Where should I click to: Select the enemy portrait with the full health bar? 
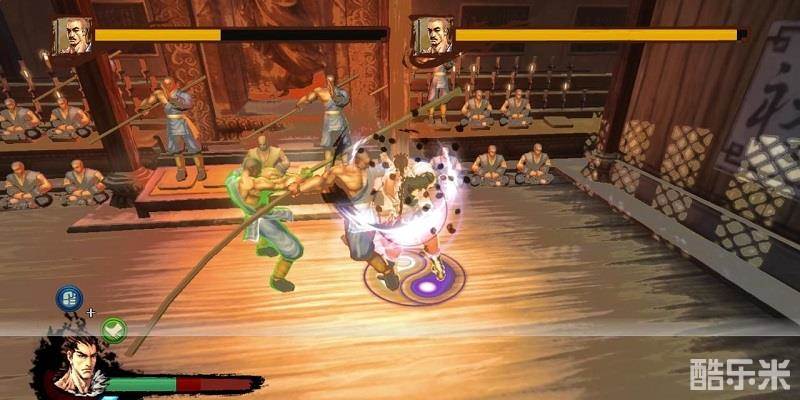432,35
